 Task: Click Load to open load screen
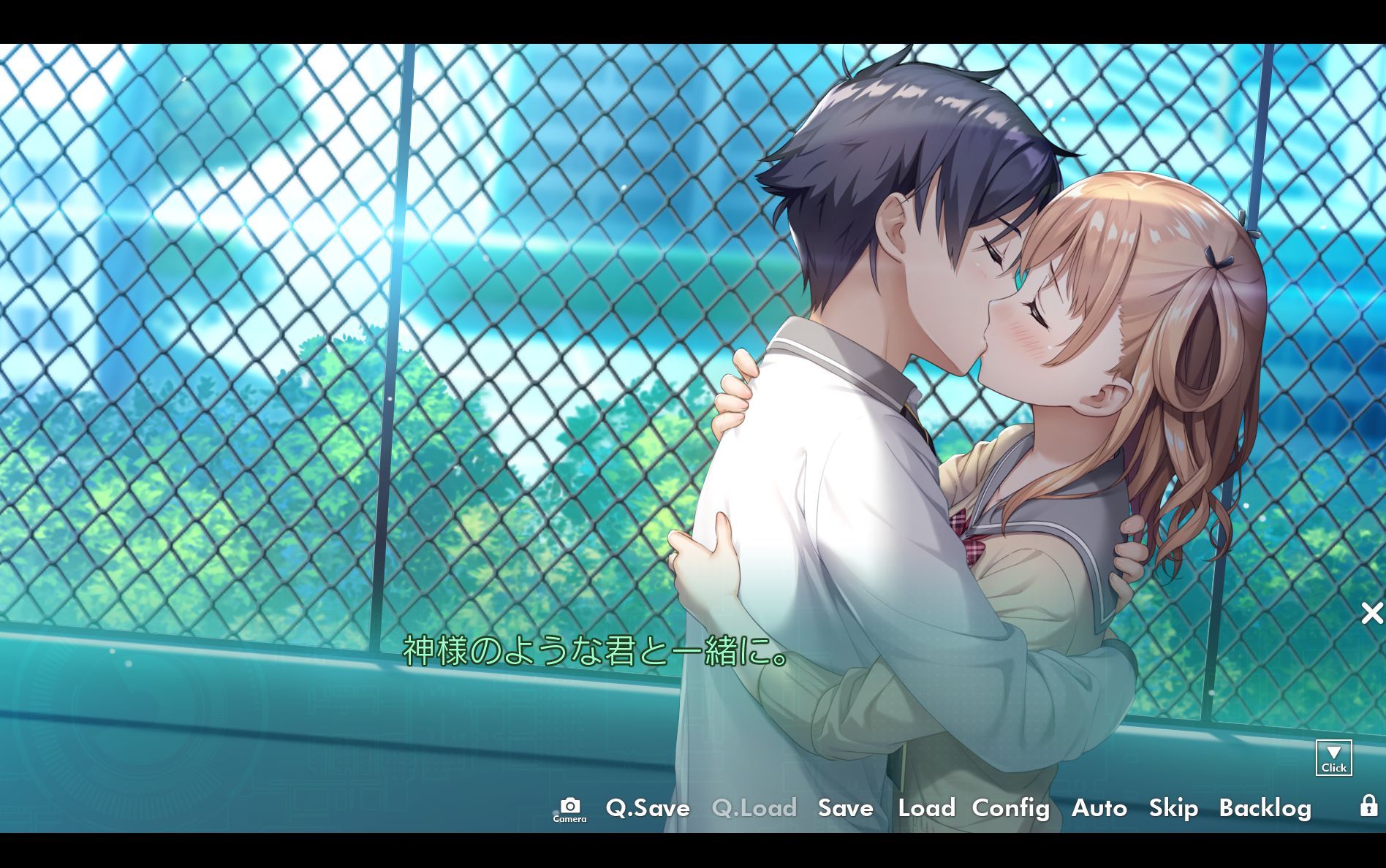pyautogui.click(x=926, y=809)
